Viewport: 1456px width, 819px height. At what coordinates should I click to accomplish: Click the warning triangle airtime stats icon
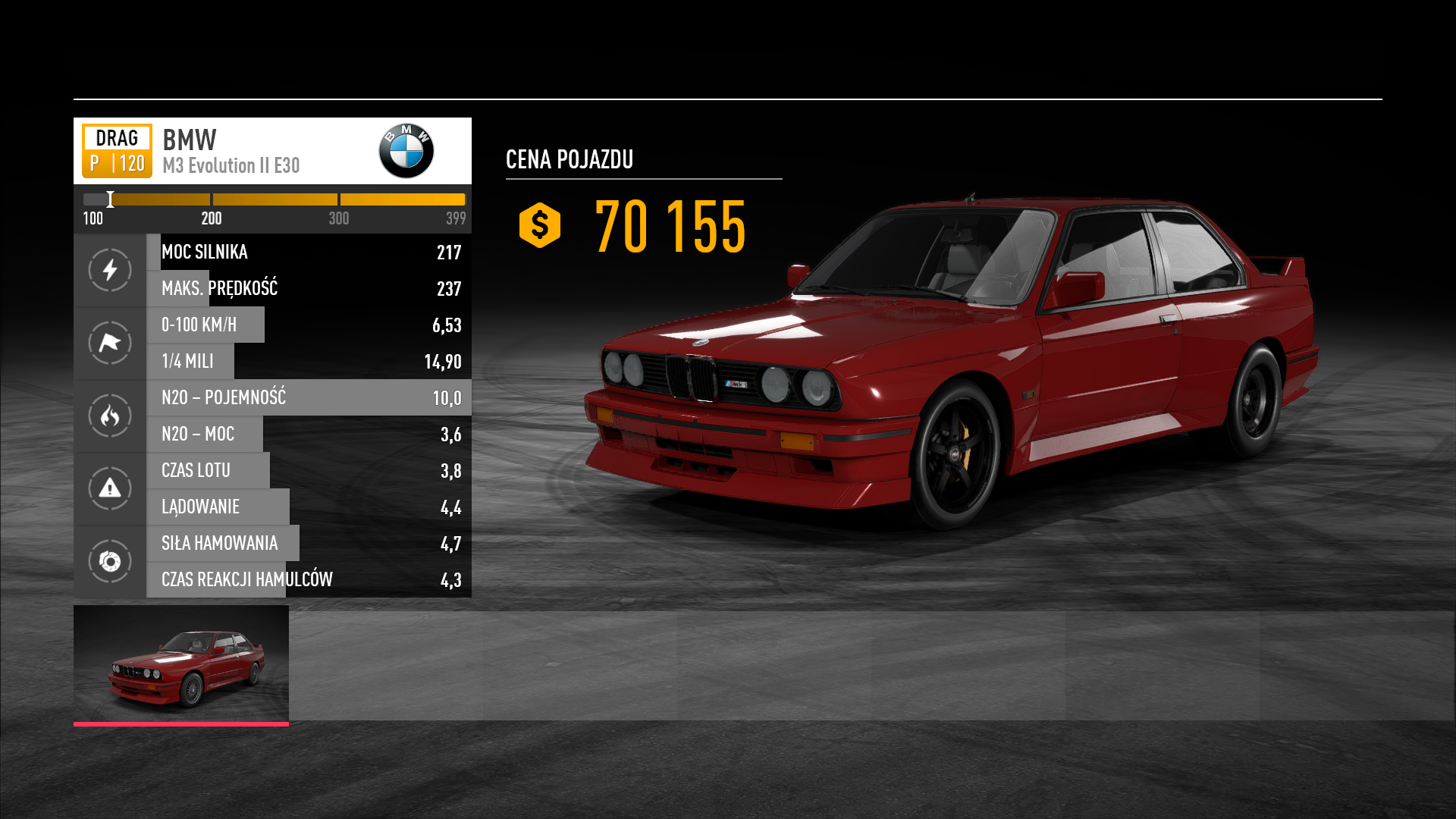tap(110, 488)
